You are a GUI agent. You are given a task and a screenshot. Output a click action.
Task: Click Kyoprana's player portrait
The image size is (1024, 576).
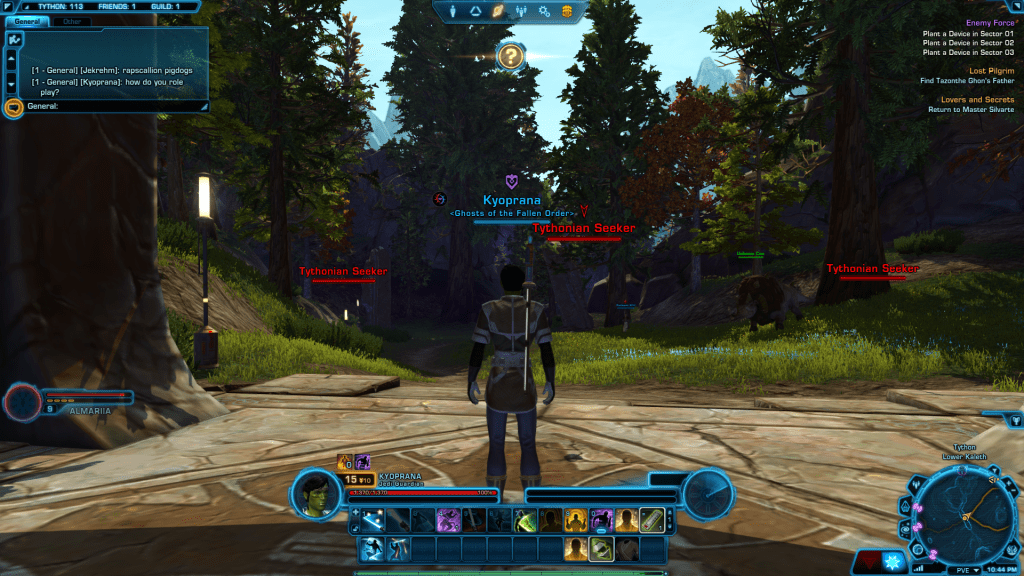pos(317,493)
